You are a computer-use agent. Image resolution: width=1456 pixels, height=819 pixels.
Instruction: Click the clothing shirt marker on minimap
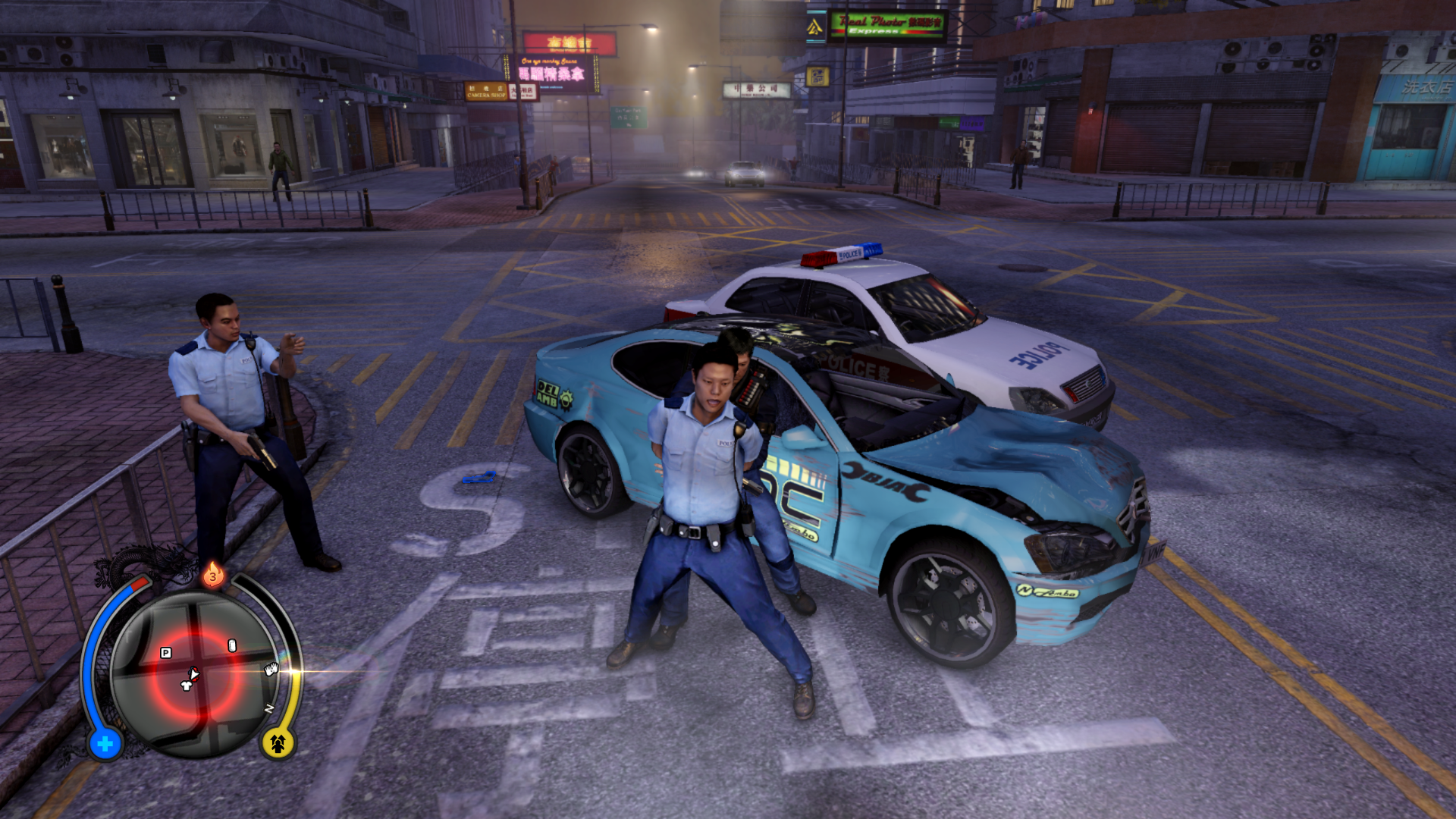coord(186,686)
